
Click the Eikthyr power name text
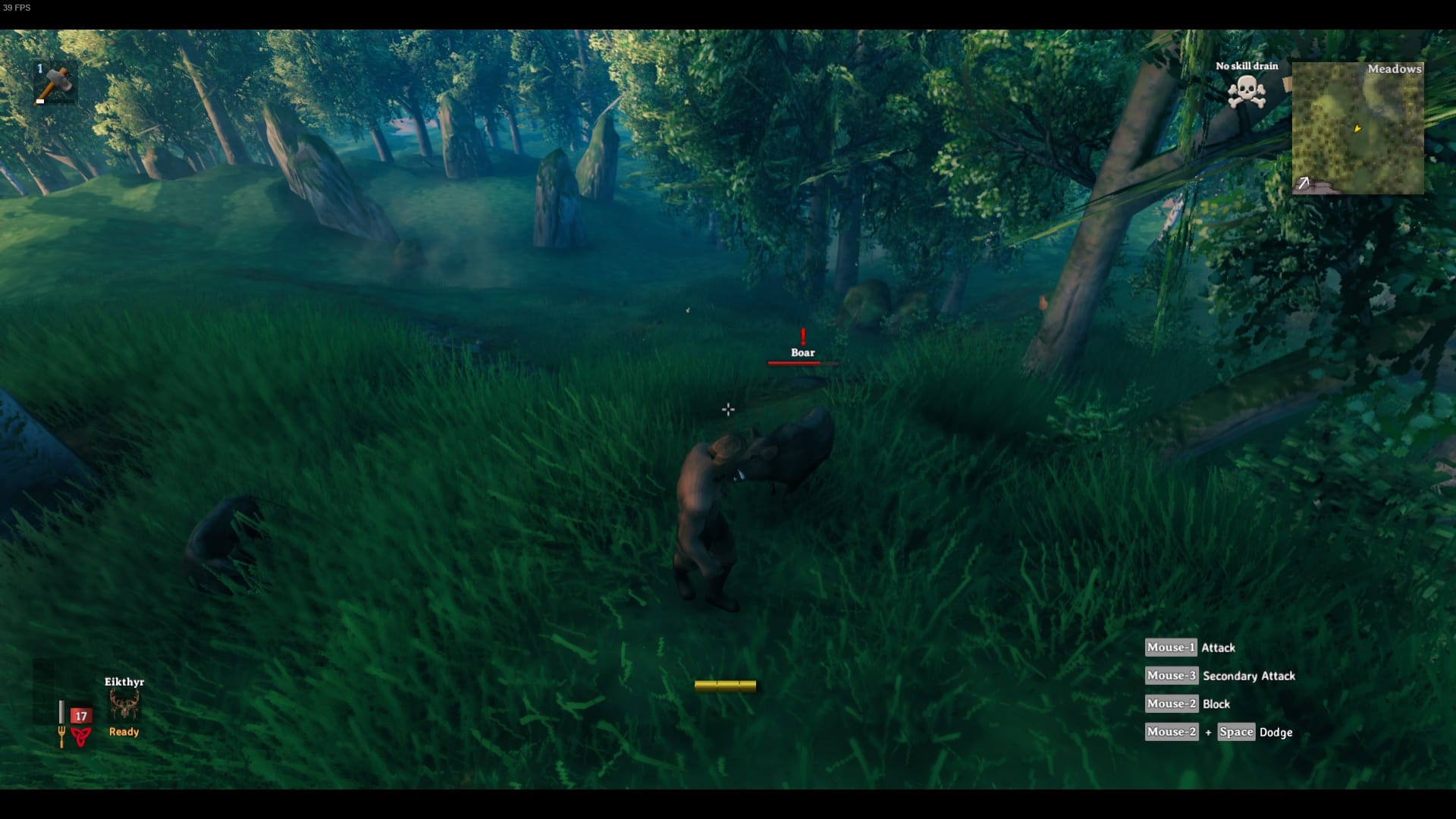(x=123, y=682)
